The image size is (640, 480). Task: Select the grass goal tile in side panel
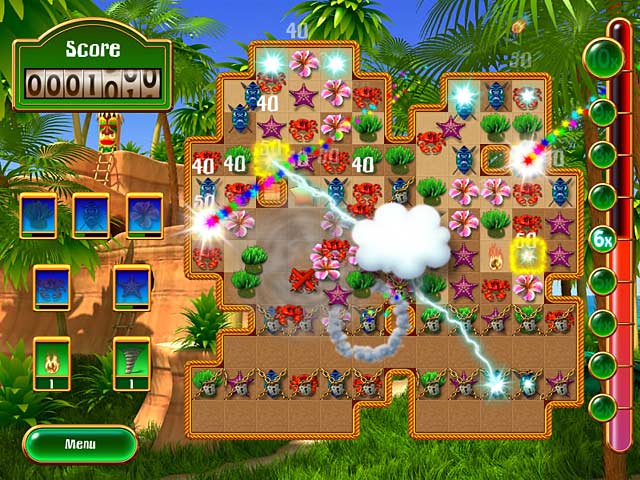click(37, 215)
